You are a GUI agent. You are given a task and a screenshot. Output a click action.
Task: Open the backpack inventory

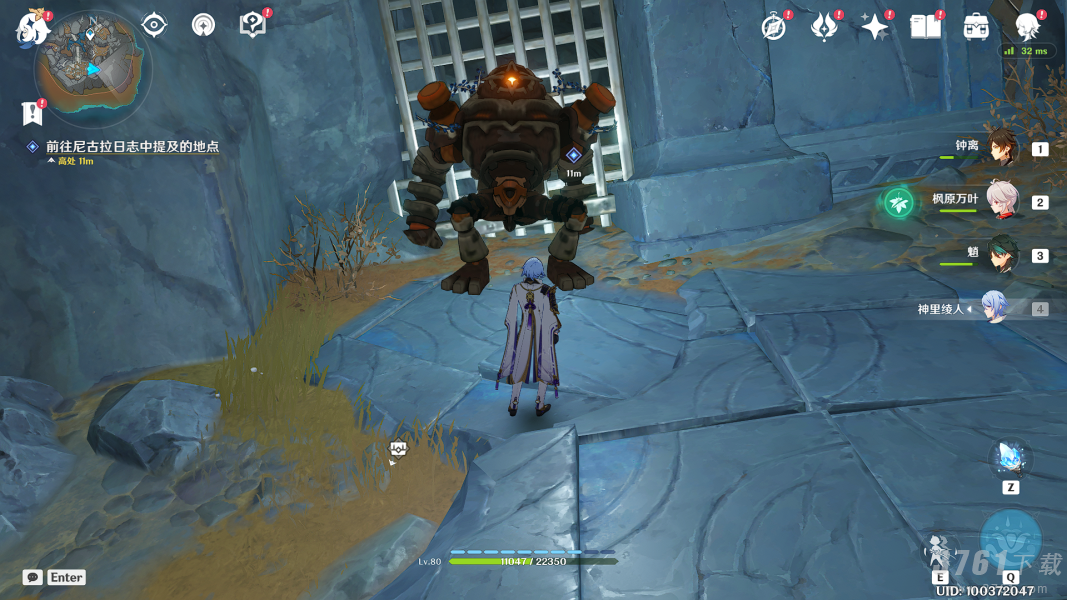tap(976, 27)
